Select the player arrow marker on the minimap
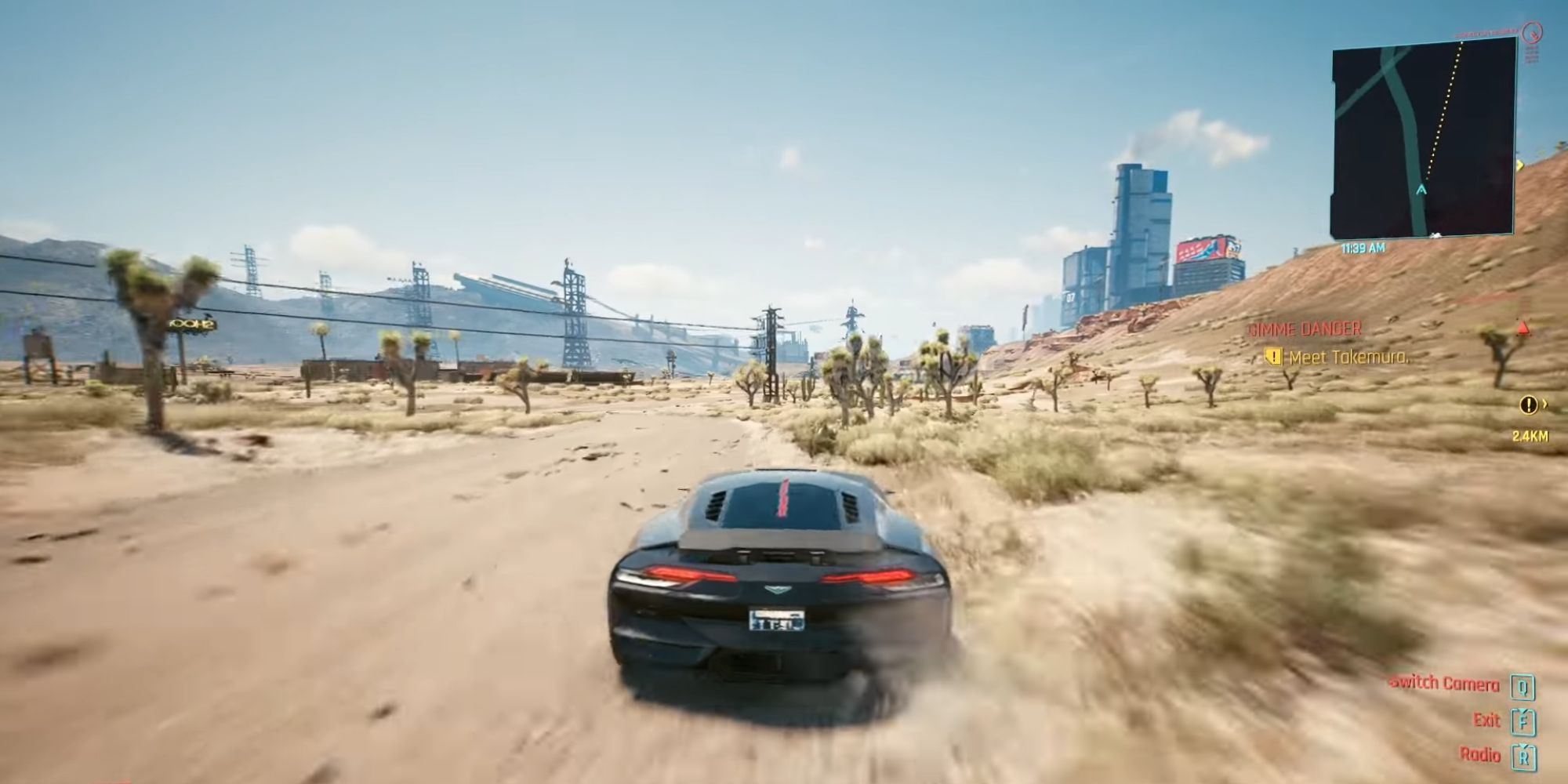The width and height of the screenshot is (1568, 784). 1423,188
